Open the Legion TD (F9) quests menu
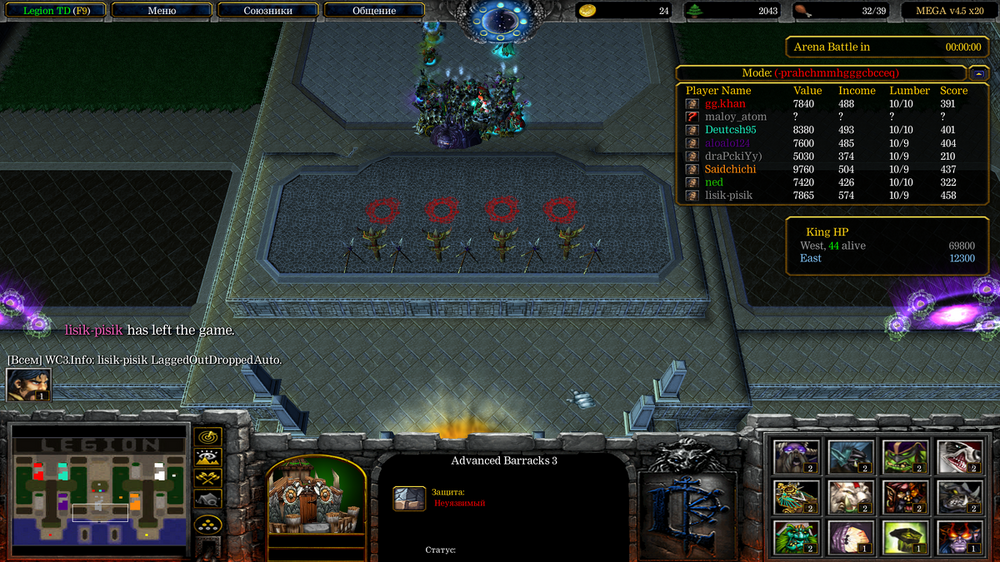This screenshot has width=1000, height=562. pos(53,11)
